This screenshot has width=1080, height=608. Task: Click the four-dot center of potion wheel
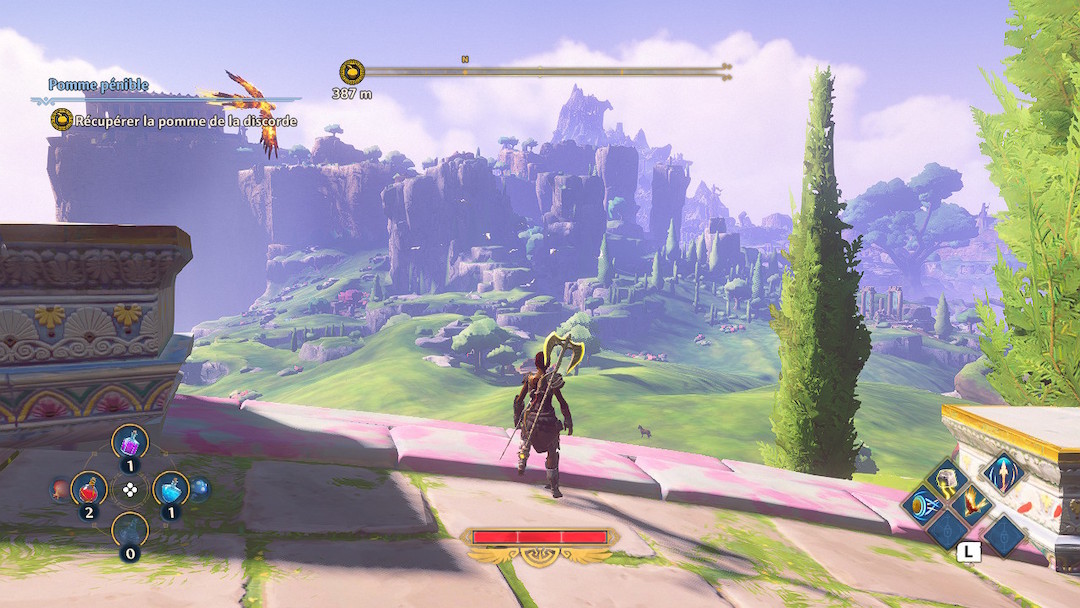[x=130, y=489]
